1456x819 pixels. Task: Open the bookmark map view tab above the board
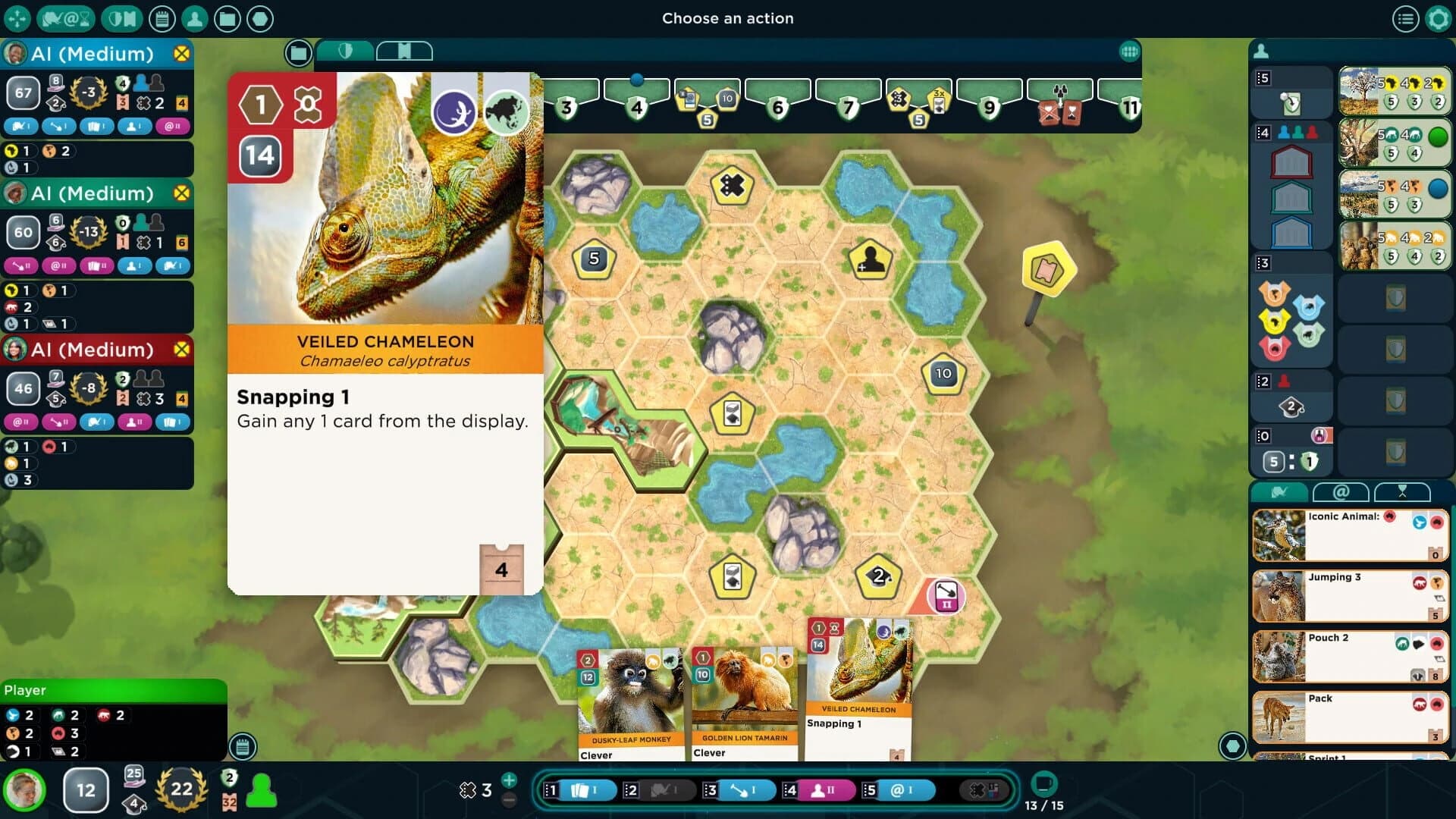tap(405, 51)
